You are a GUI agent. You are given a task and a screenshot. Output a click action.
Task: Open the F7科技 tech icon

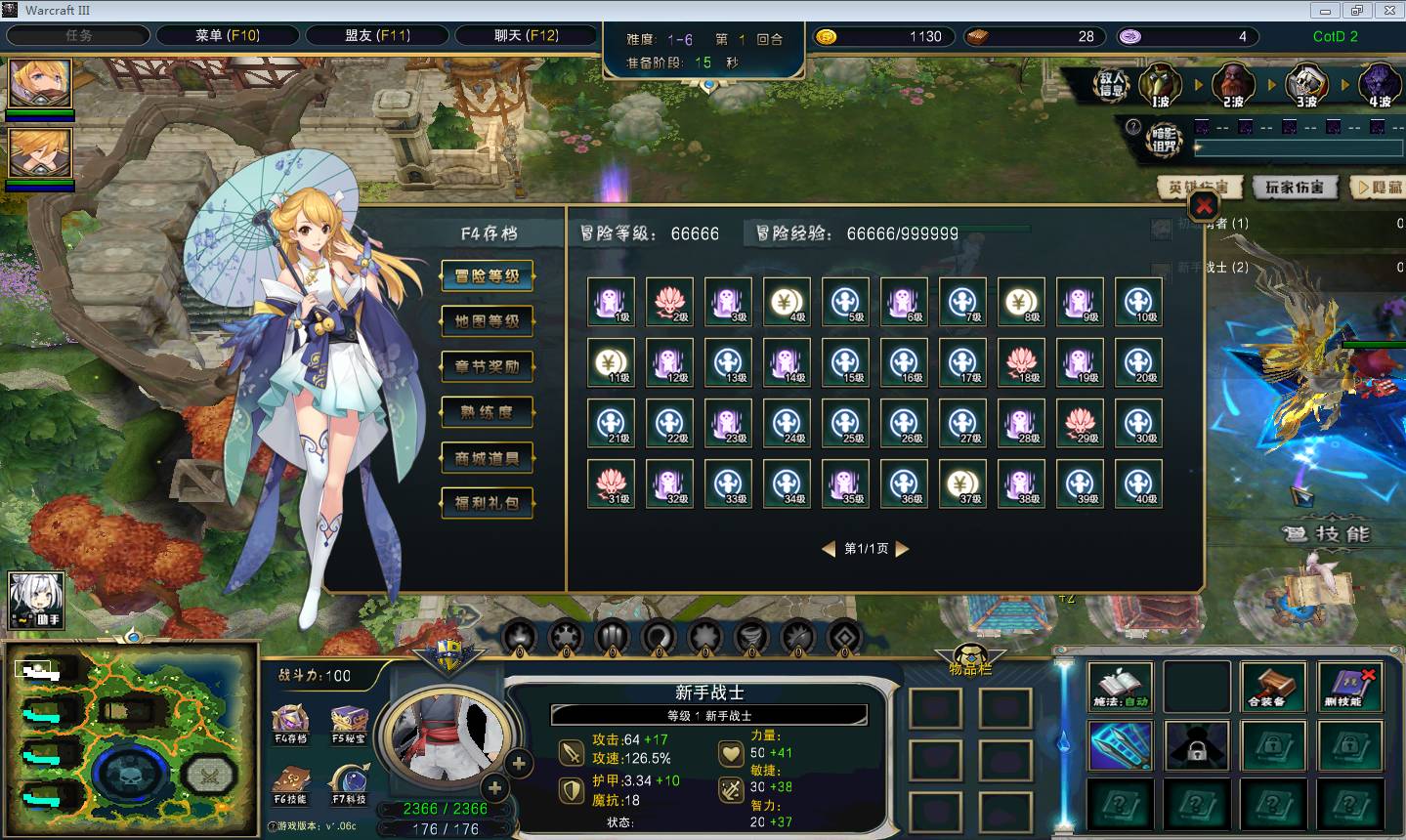point(349,783)
